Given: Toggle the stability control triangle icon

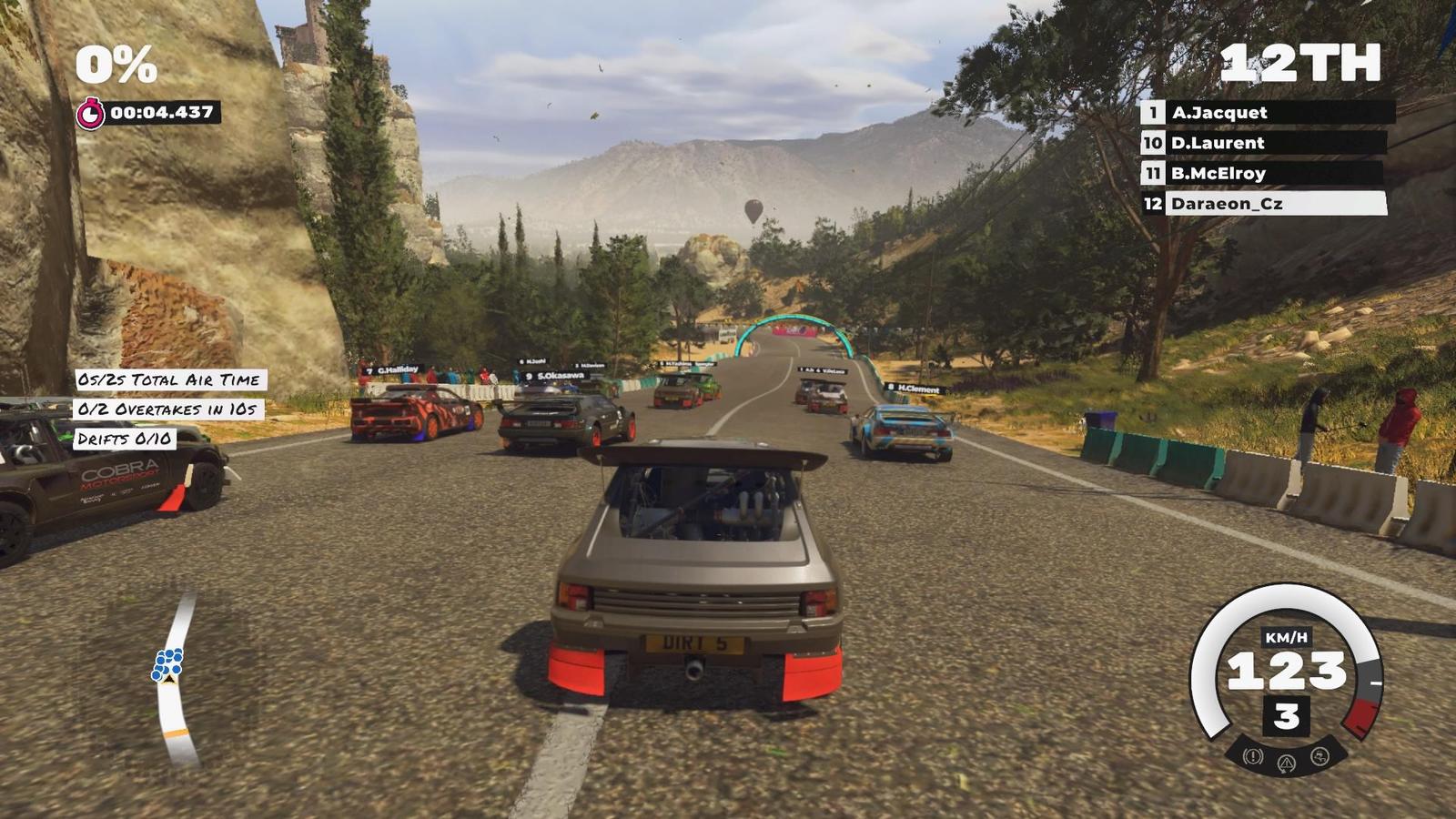Looking at the screenshot, I should [x=1286, y=763].
